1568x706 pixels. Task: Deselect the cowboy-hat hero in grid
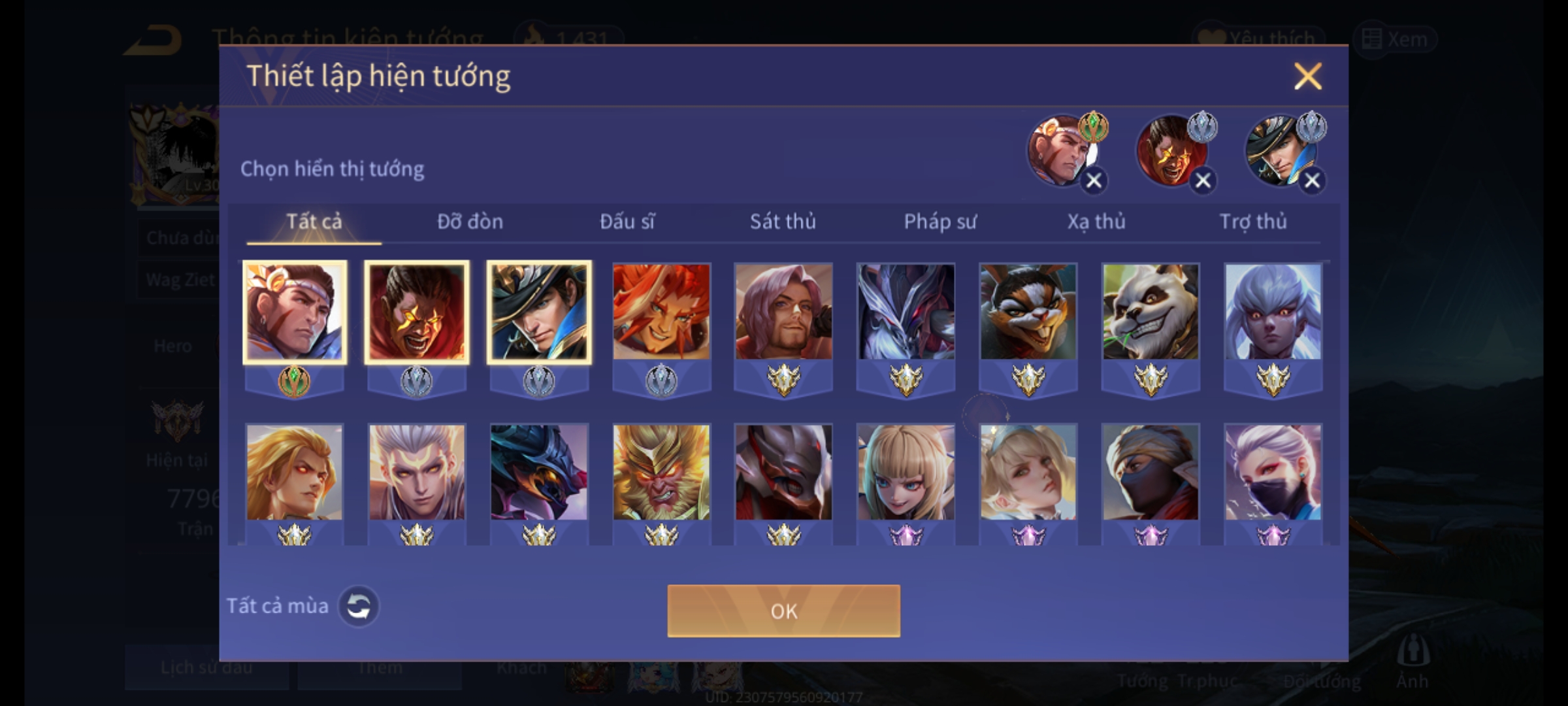tap(539, 312)
